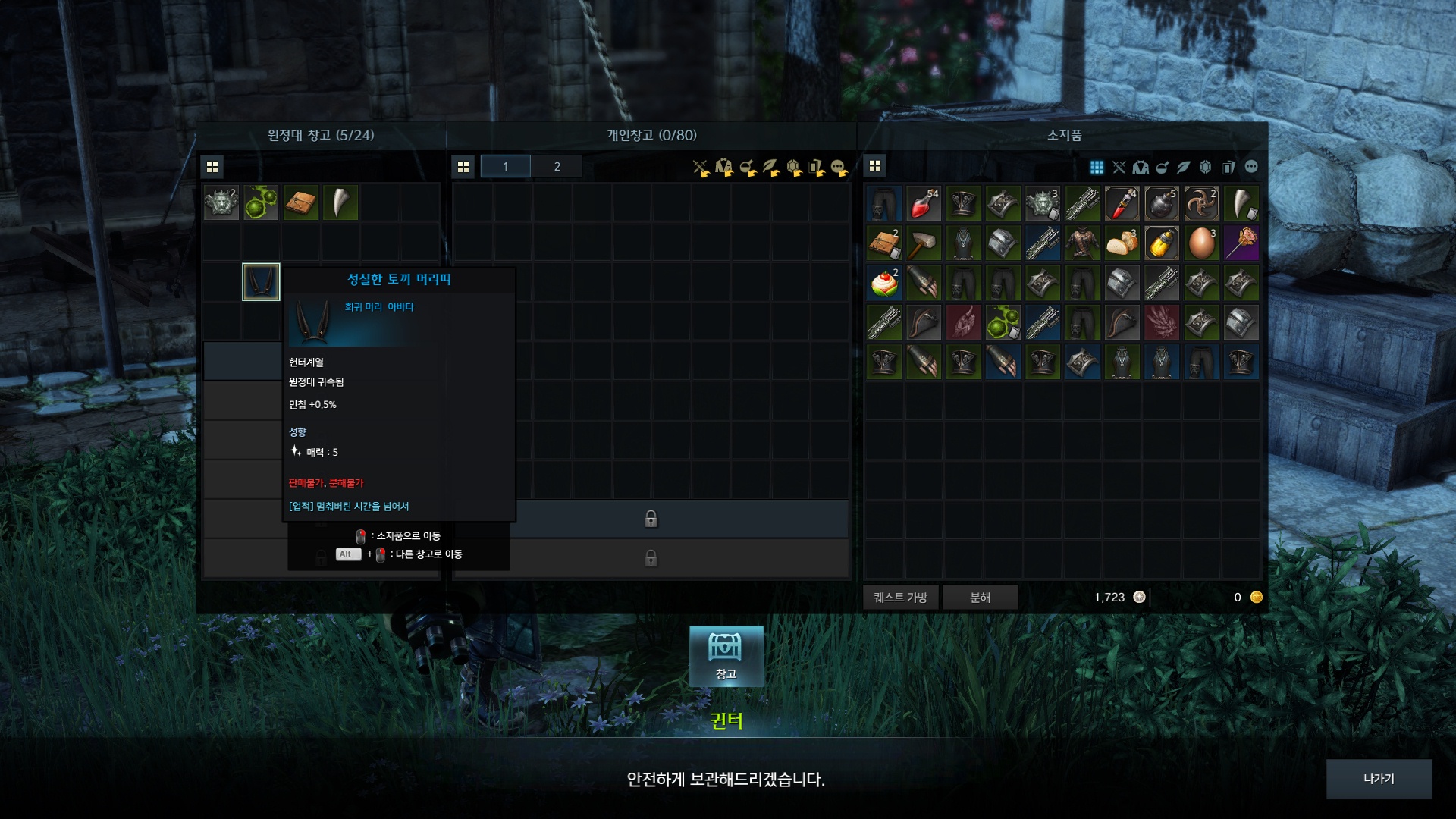1456x819 pixels.
Task: Select the rose staff on purple slot
Action: click(x=1241, y=243)
